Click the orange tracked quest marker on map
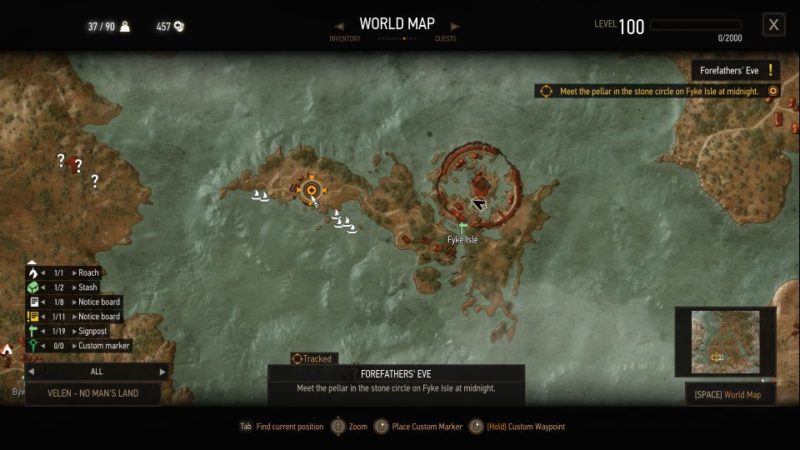 click(311, 189)
